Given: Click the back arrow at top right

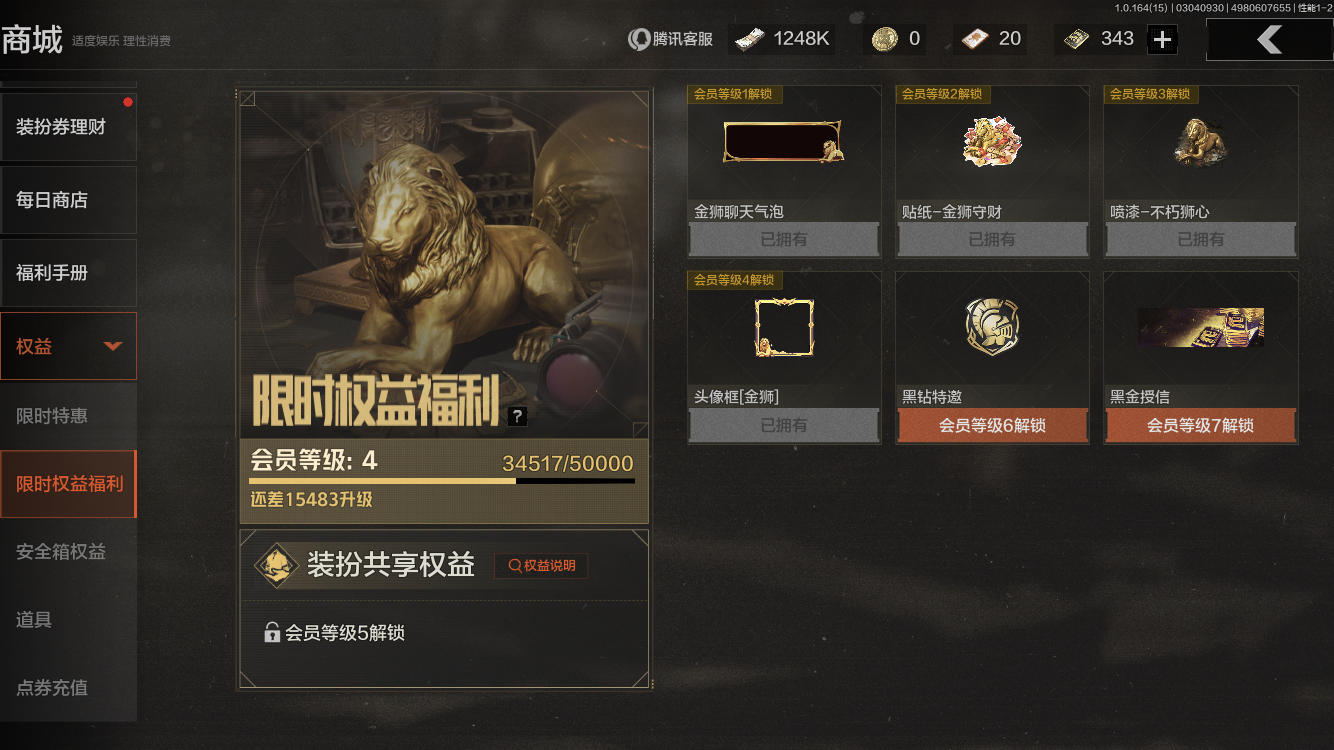Looking at the screenshot, I should point(1270,38).
